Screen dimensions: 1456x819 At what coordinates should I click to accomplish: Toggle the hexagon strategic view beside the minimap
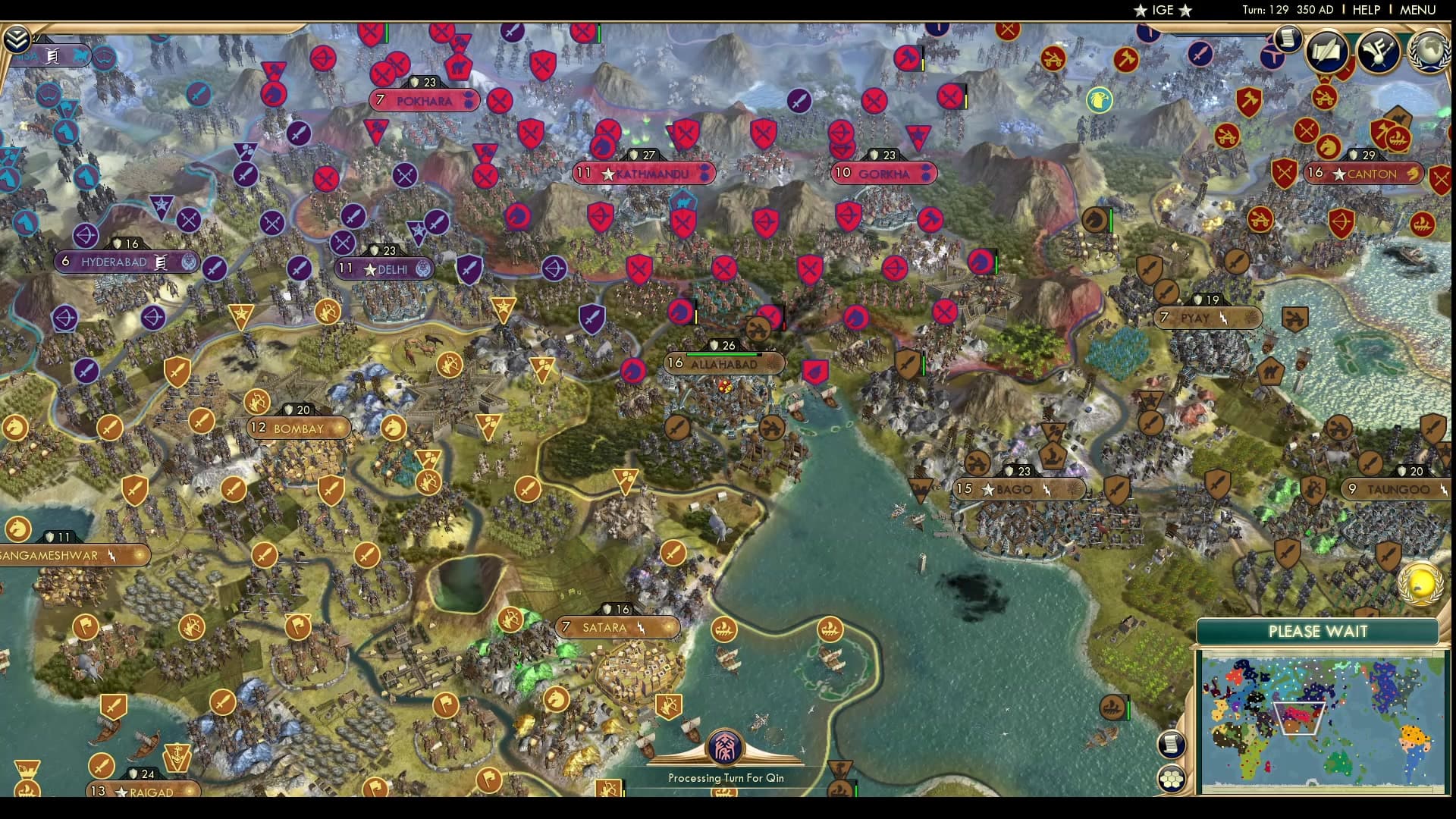pyautogui.click(x=1172, y=779)
